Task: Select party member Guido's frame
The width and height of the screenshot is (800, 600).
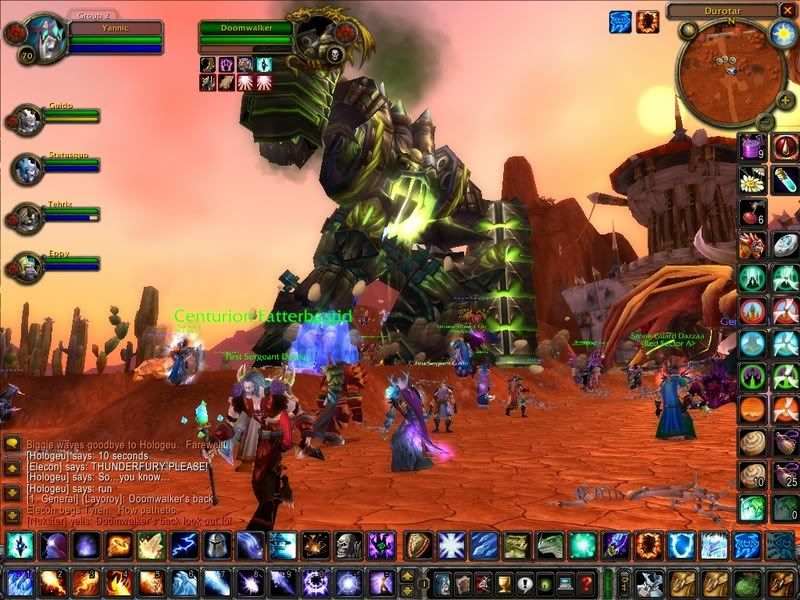Action: pyautogui.click(x=28, y=119)
